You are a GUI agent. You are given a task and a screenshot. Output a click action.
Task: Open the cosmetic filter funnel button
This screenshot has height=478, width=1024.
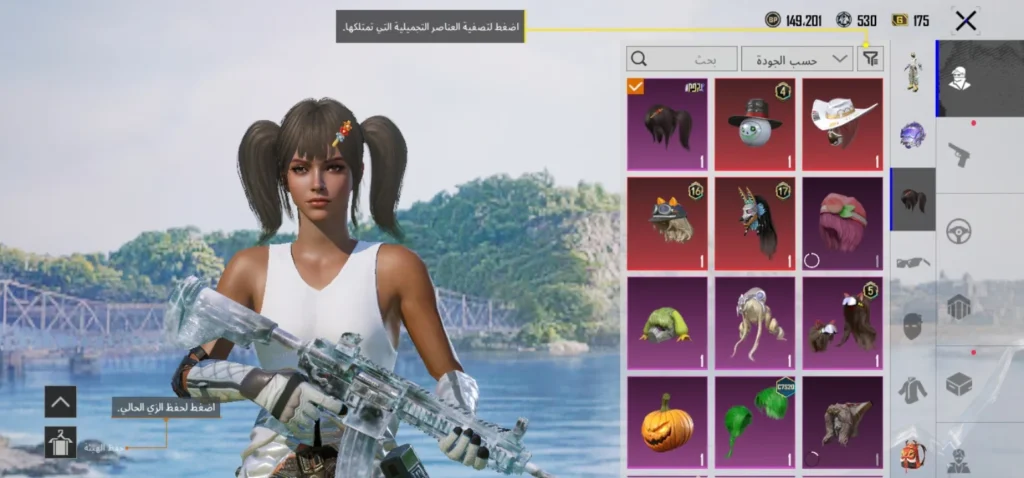coord(871,59)
